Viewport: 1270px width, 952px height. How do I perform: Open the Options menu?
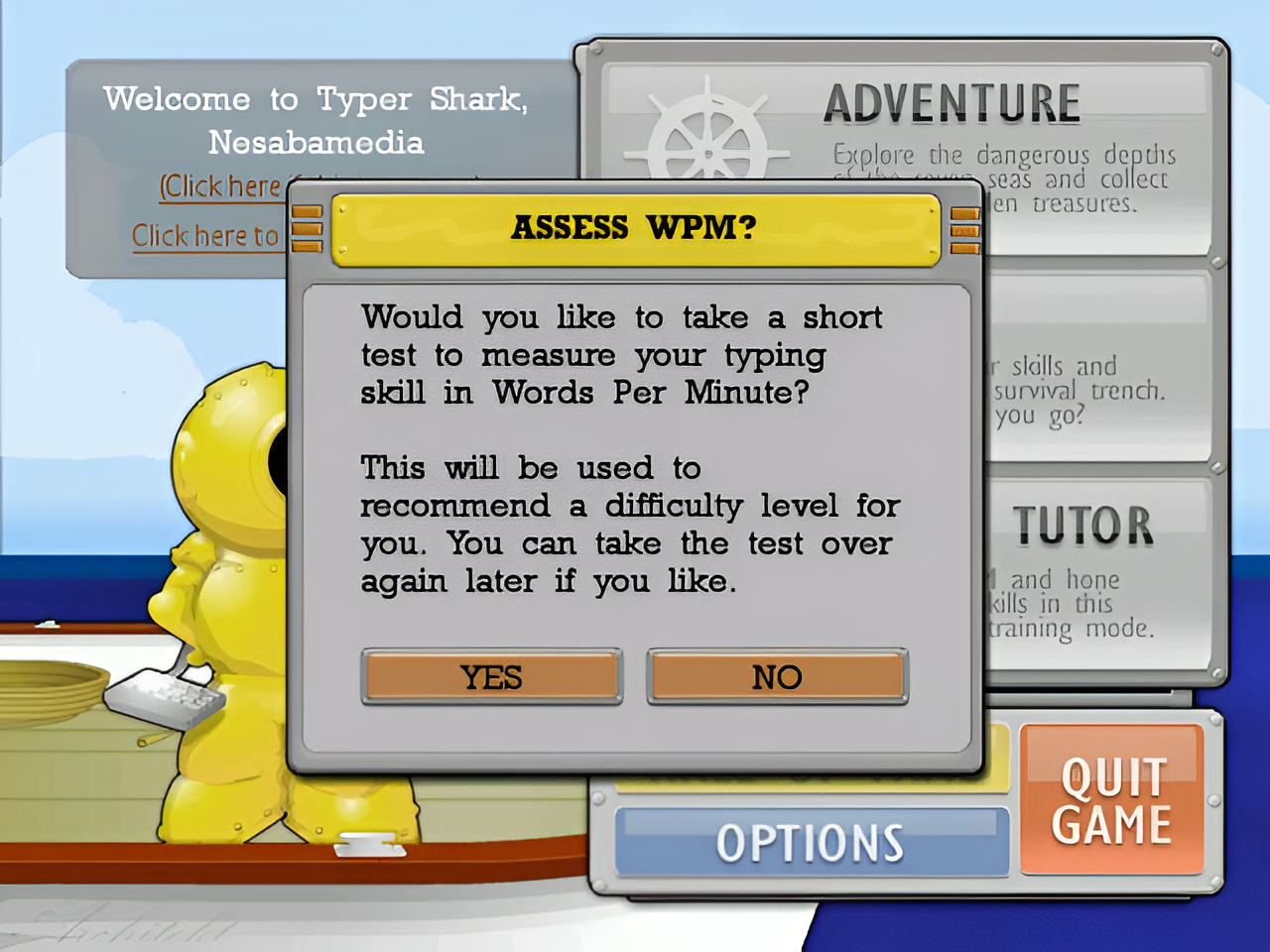811,843
